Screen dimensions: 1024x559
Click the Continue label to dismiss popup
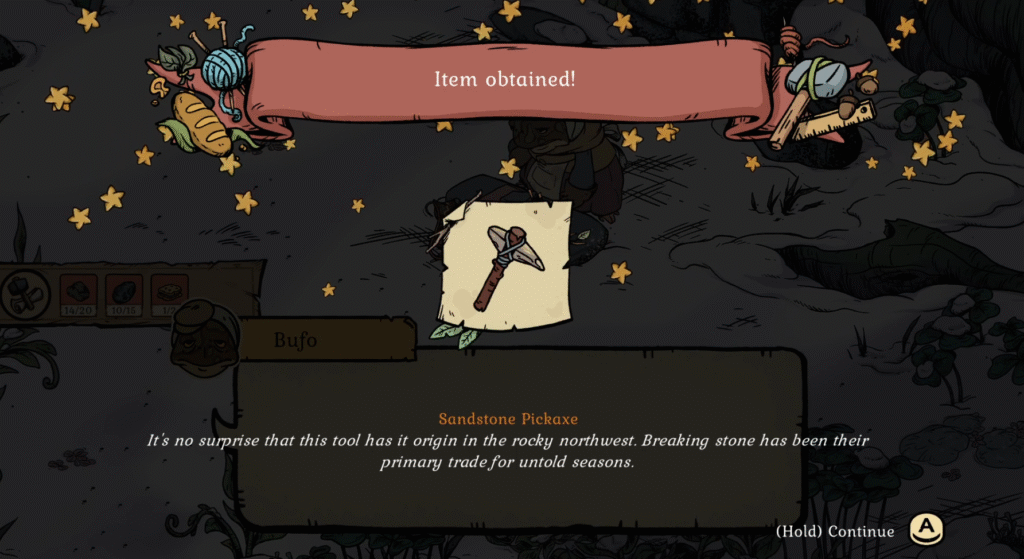pyautogui.click(x=835, y=531)
